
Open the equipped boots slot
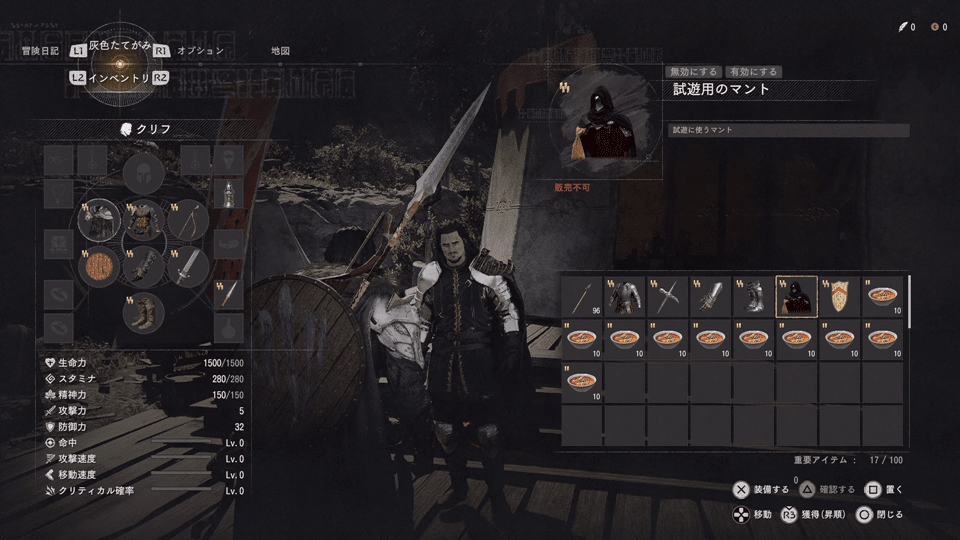pyautogui.click(x=144, y=312)
